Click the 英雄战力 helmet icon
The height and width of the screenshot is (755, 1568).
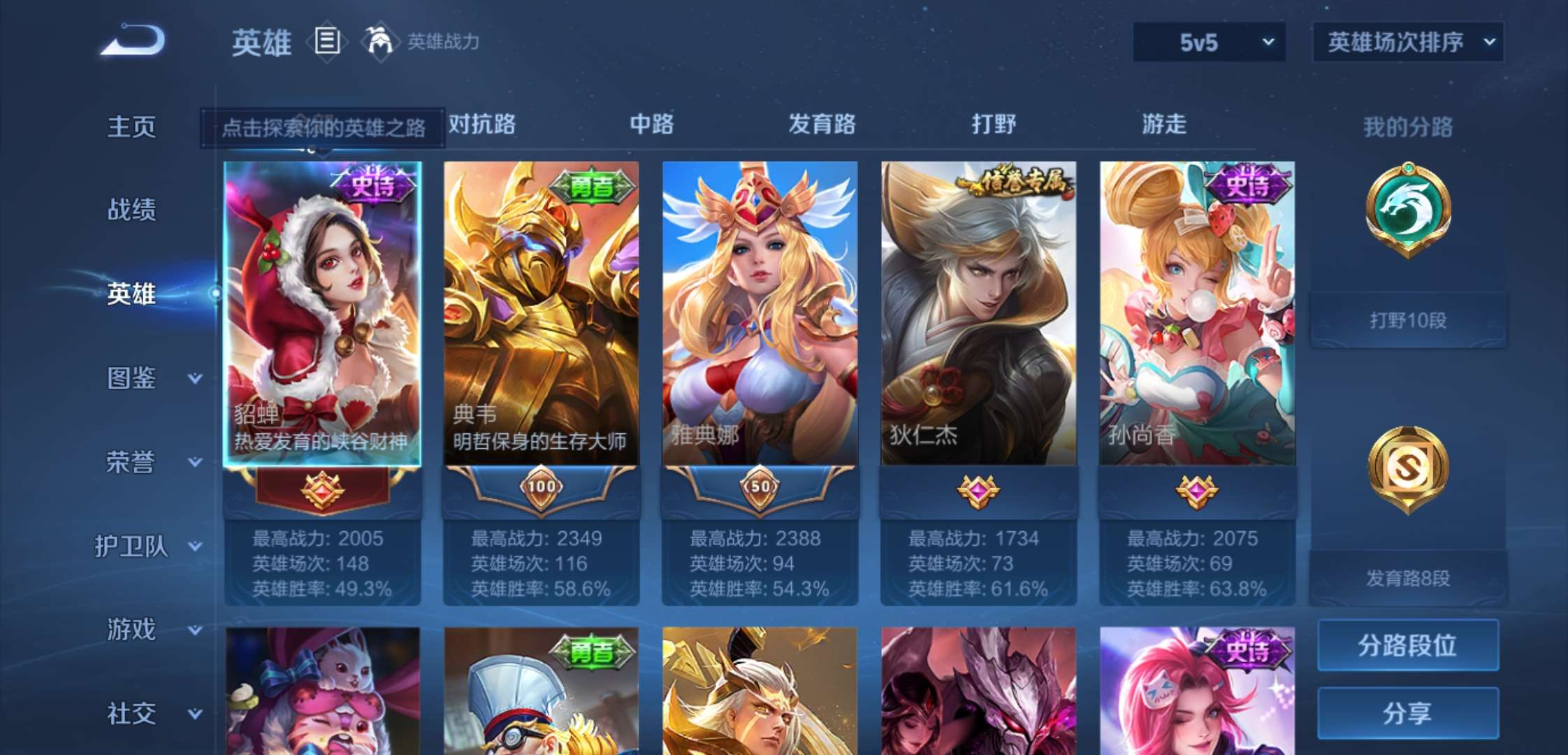378,42
